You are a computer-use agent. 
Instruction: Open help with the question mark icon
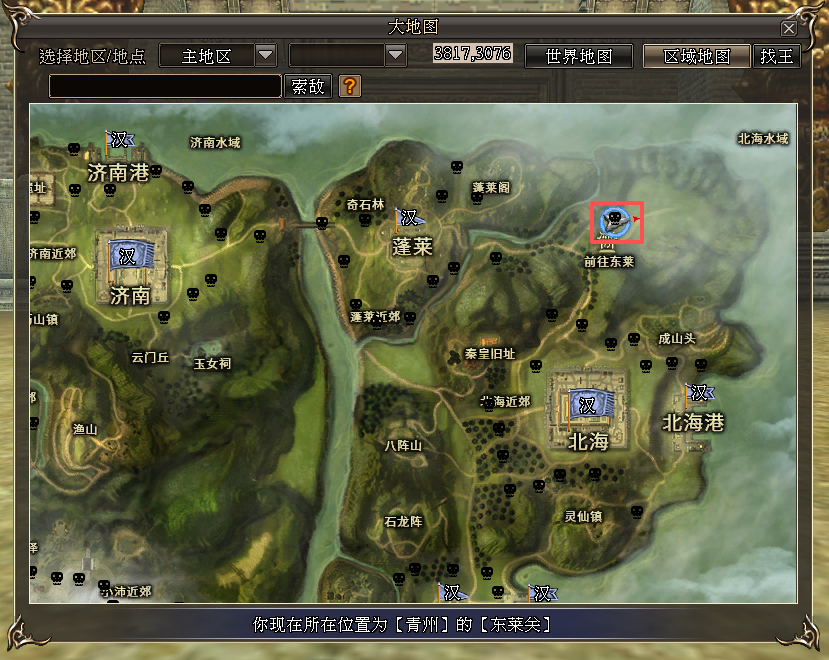(x=349, y=86)
